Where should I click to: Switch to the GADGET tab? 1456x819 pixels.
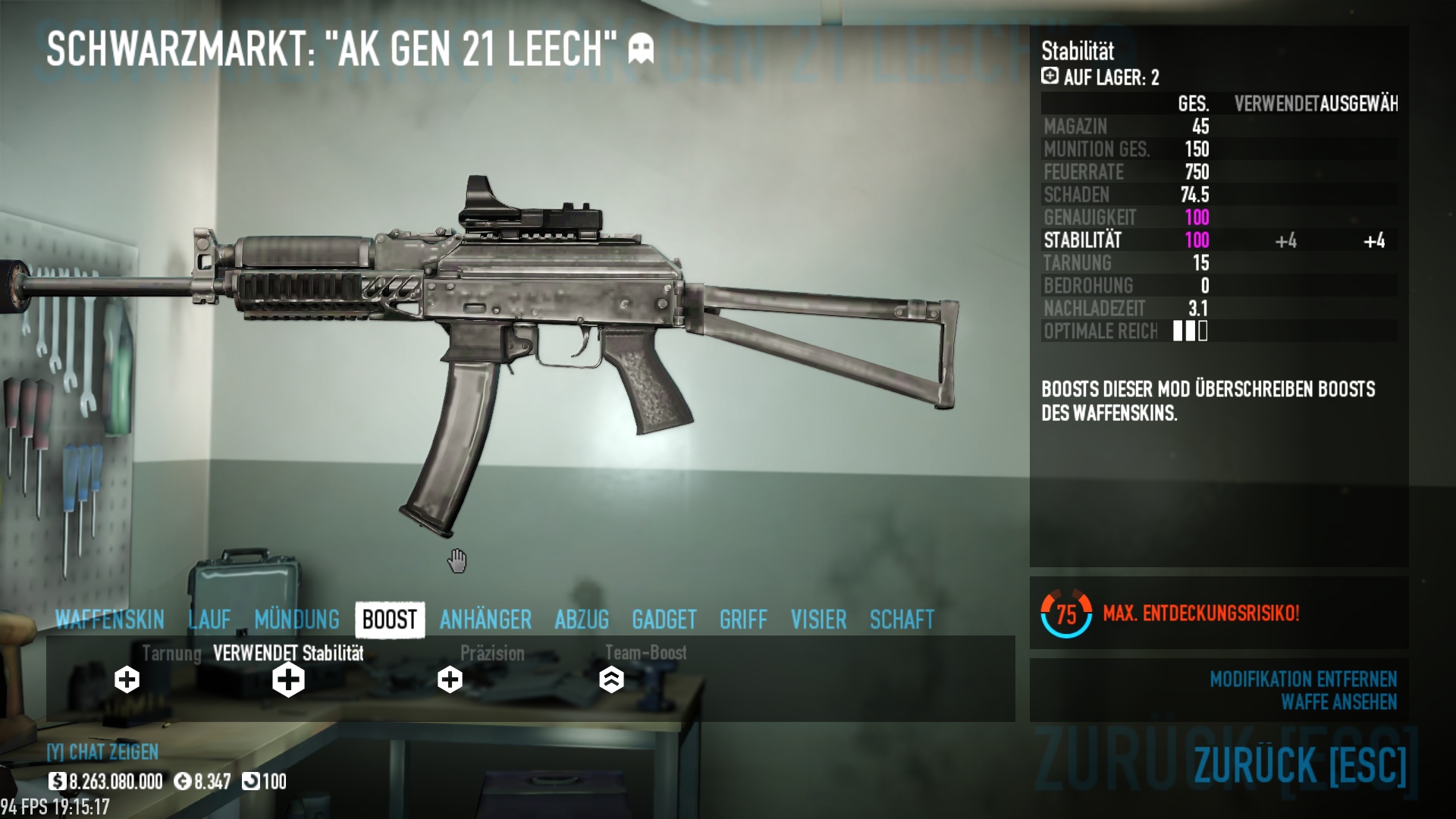point(664,620)
